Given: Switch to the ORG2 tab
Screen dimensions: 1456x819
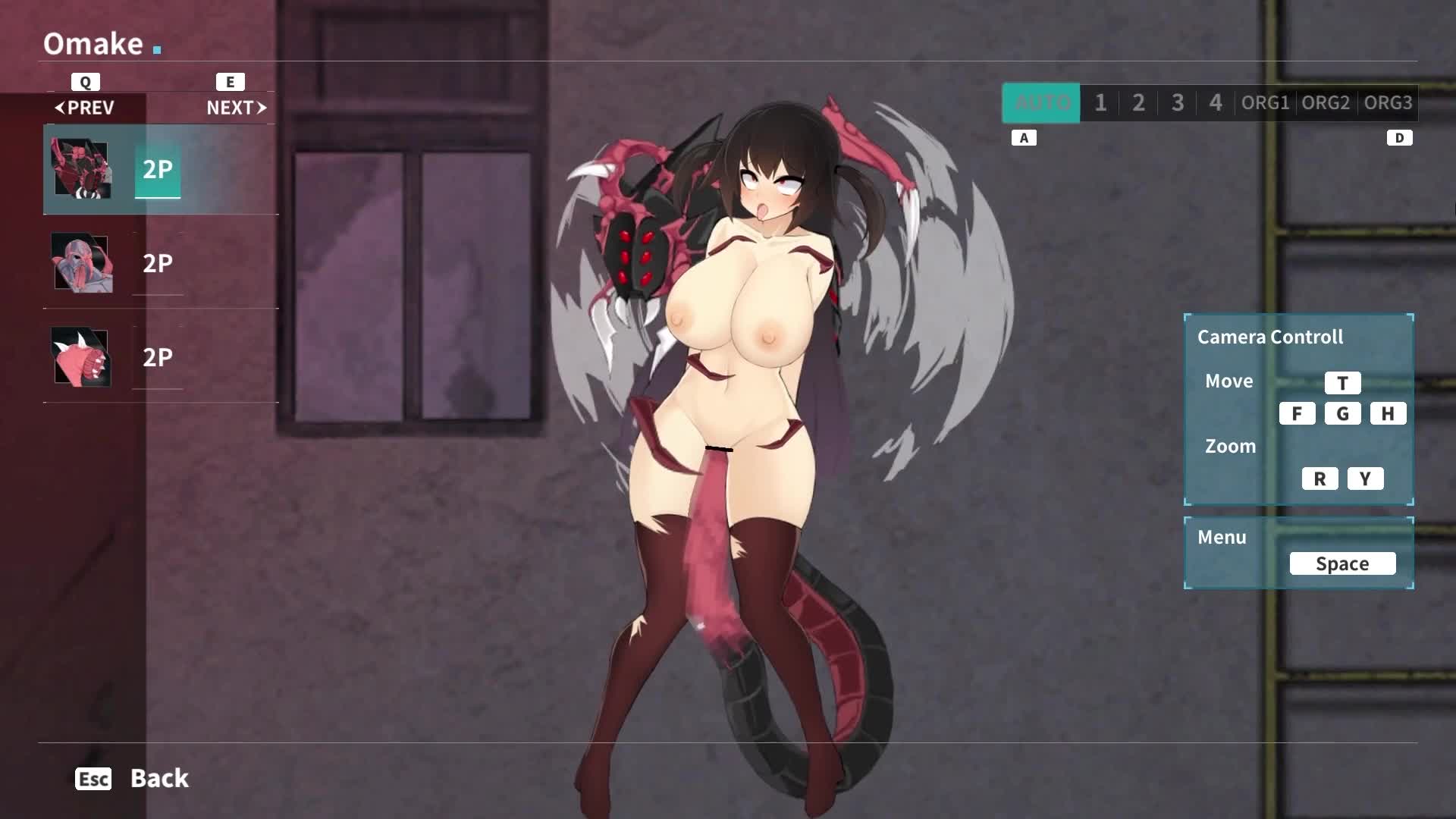Looking at the screenshot, I should click(1326, 102).
